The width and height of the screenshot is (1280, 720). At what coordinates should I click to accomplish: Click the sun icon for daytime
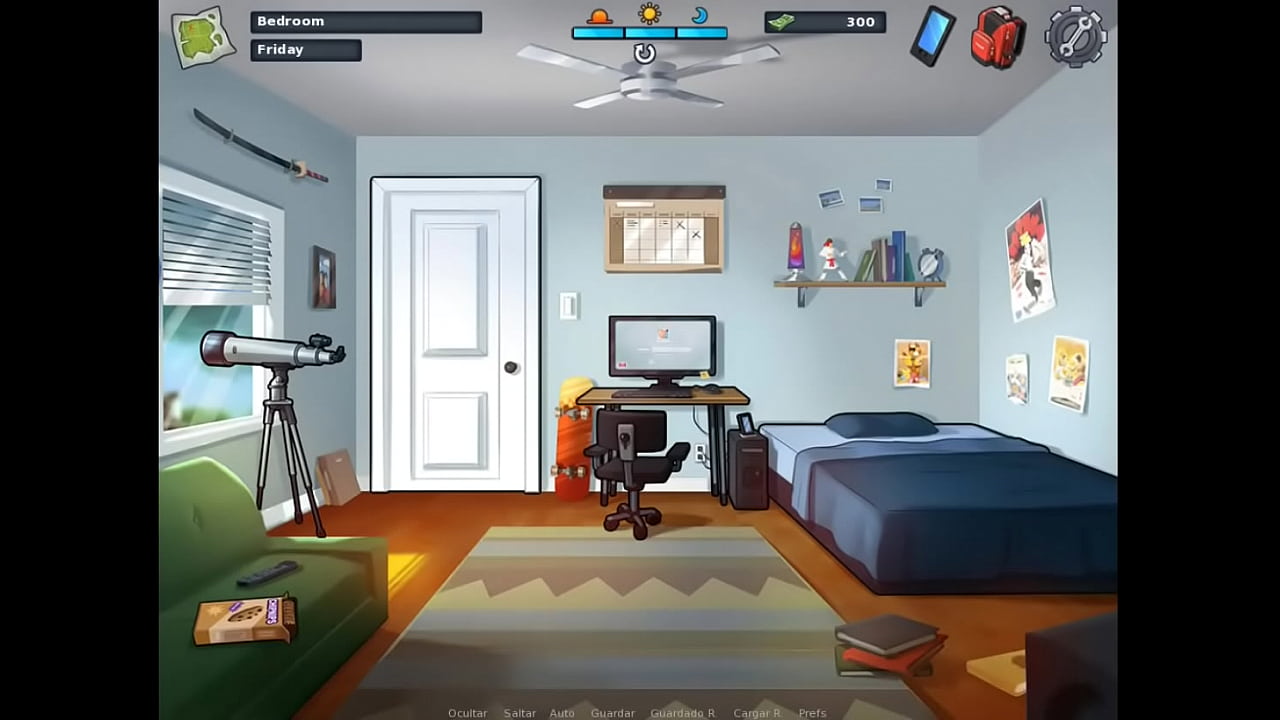(648, 14)
